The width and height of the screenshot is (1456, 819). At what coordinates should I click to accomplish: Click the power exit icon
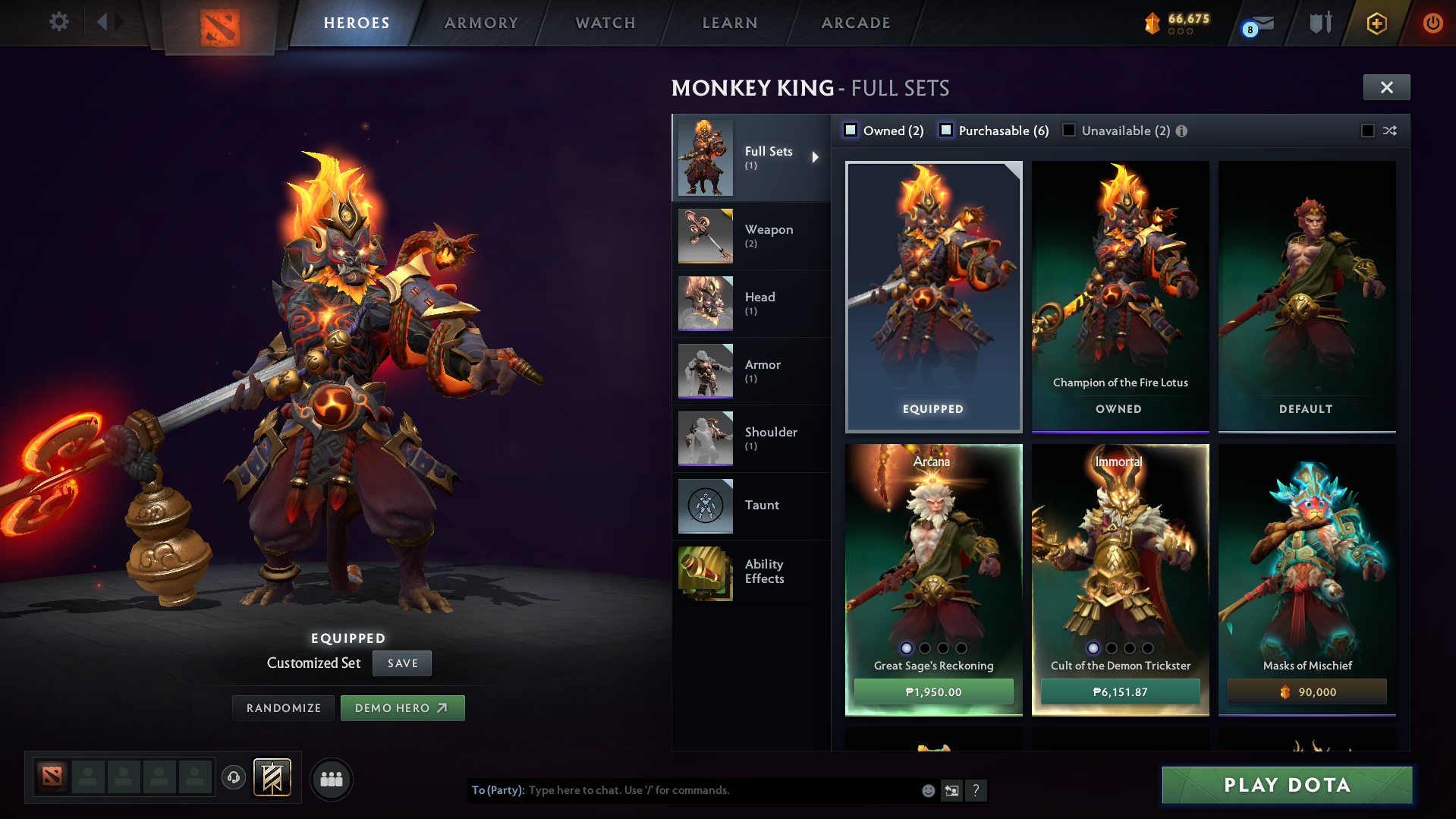pos(1432,23)
